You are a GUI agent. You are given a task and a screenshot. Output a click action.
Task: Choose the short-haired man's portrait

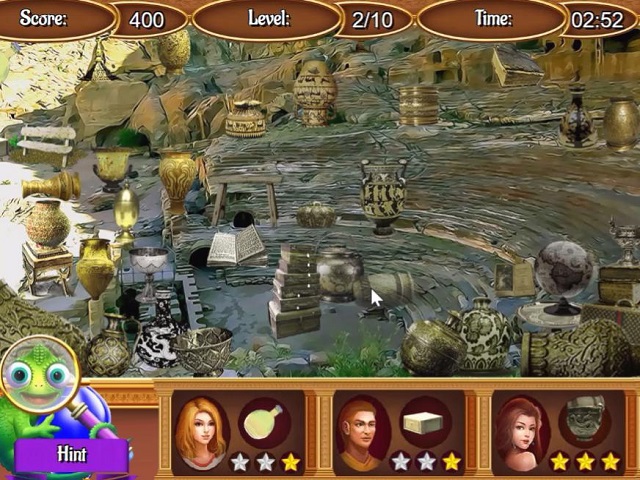[360, 430]
